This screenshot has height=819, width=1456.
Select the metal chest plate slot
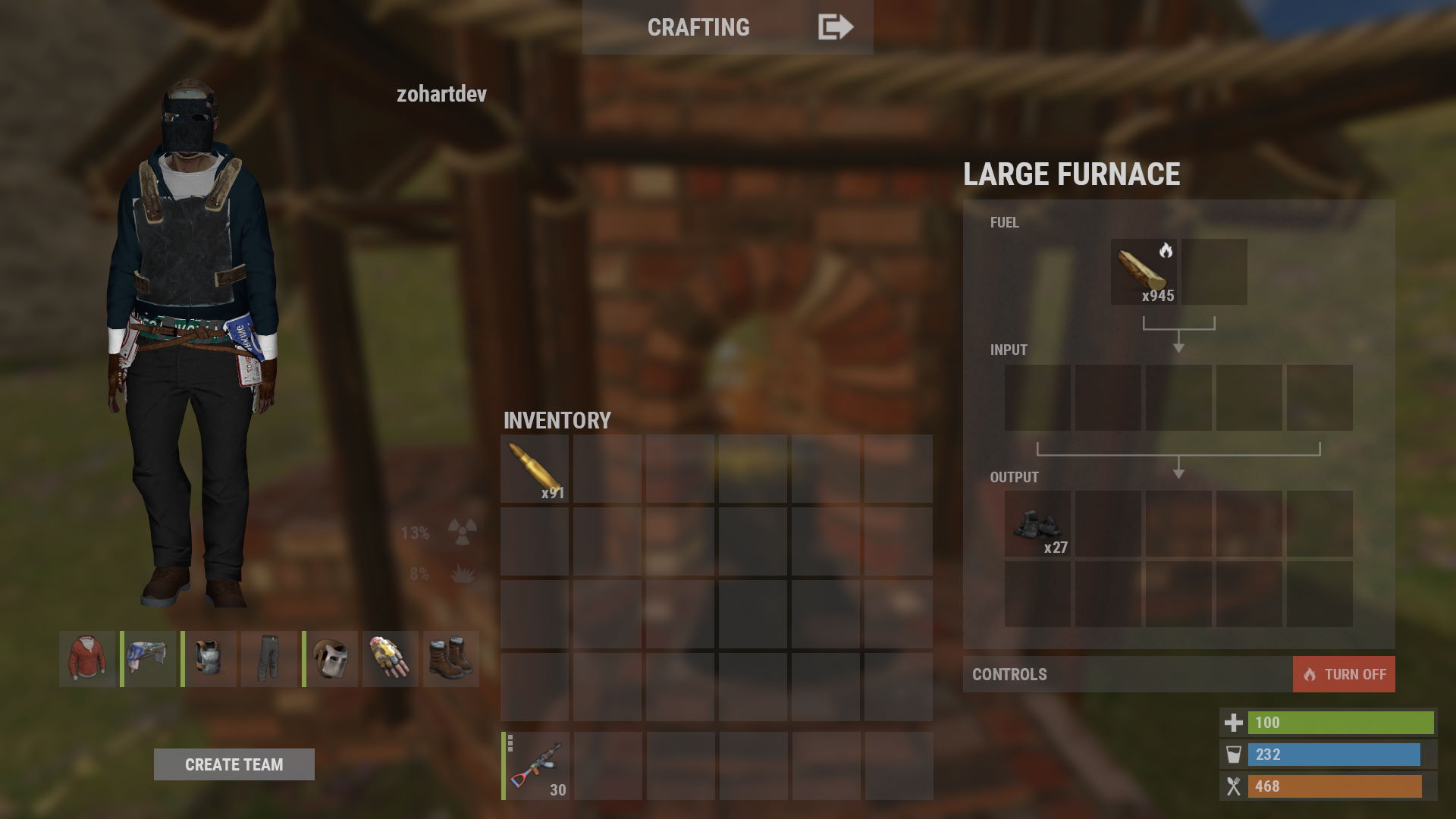[x=209, y=659]
